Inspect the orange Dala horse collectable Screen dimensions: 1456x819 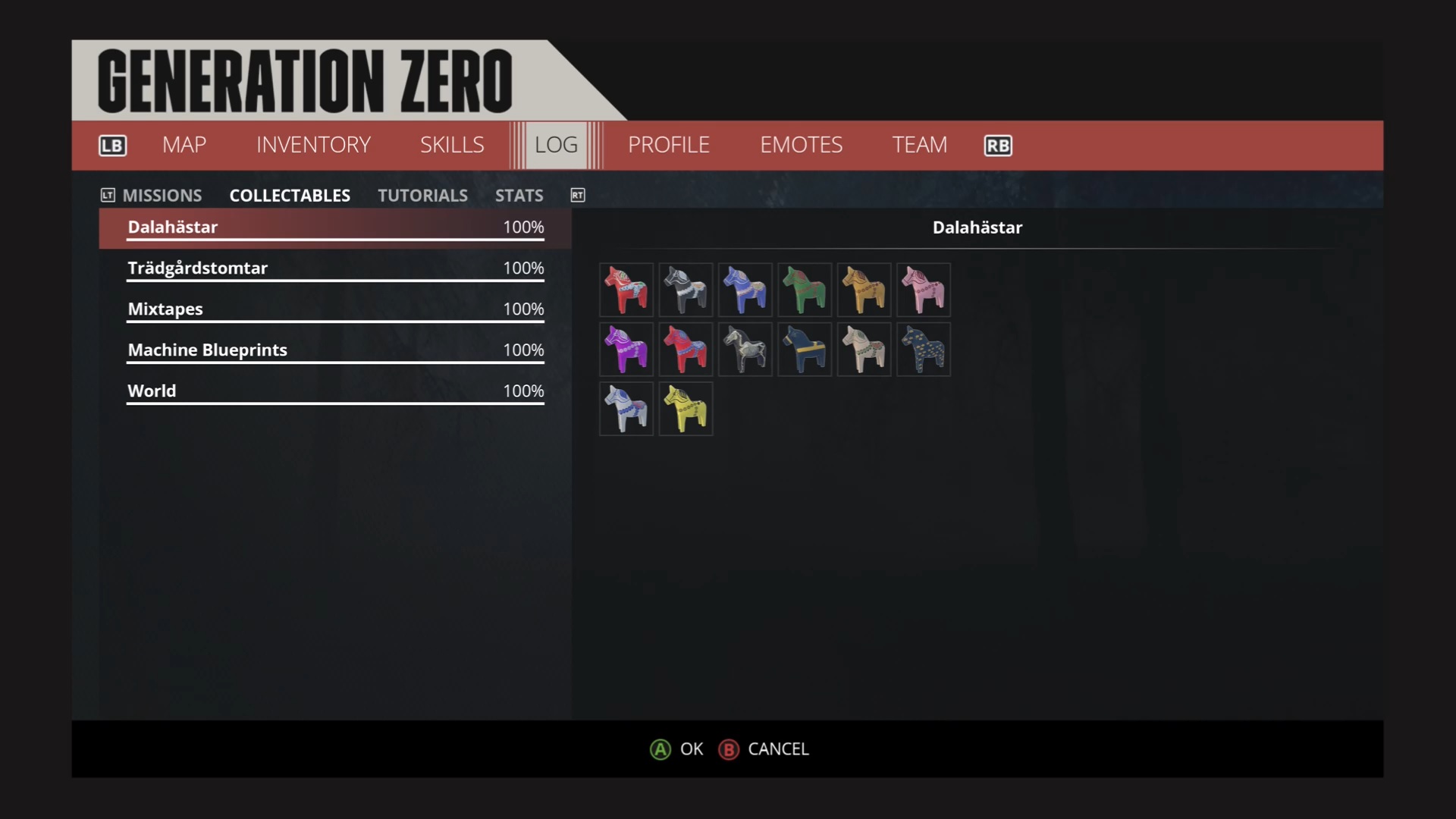(x=864, y=290)
